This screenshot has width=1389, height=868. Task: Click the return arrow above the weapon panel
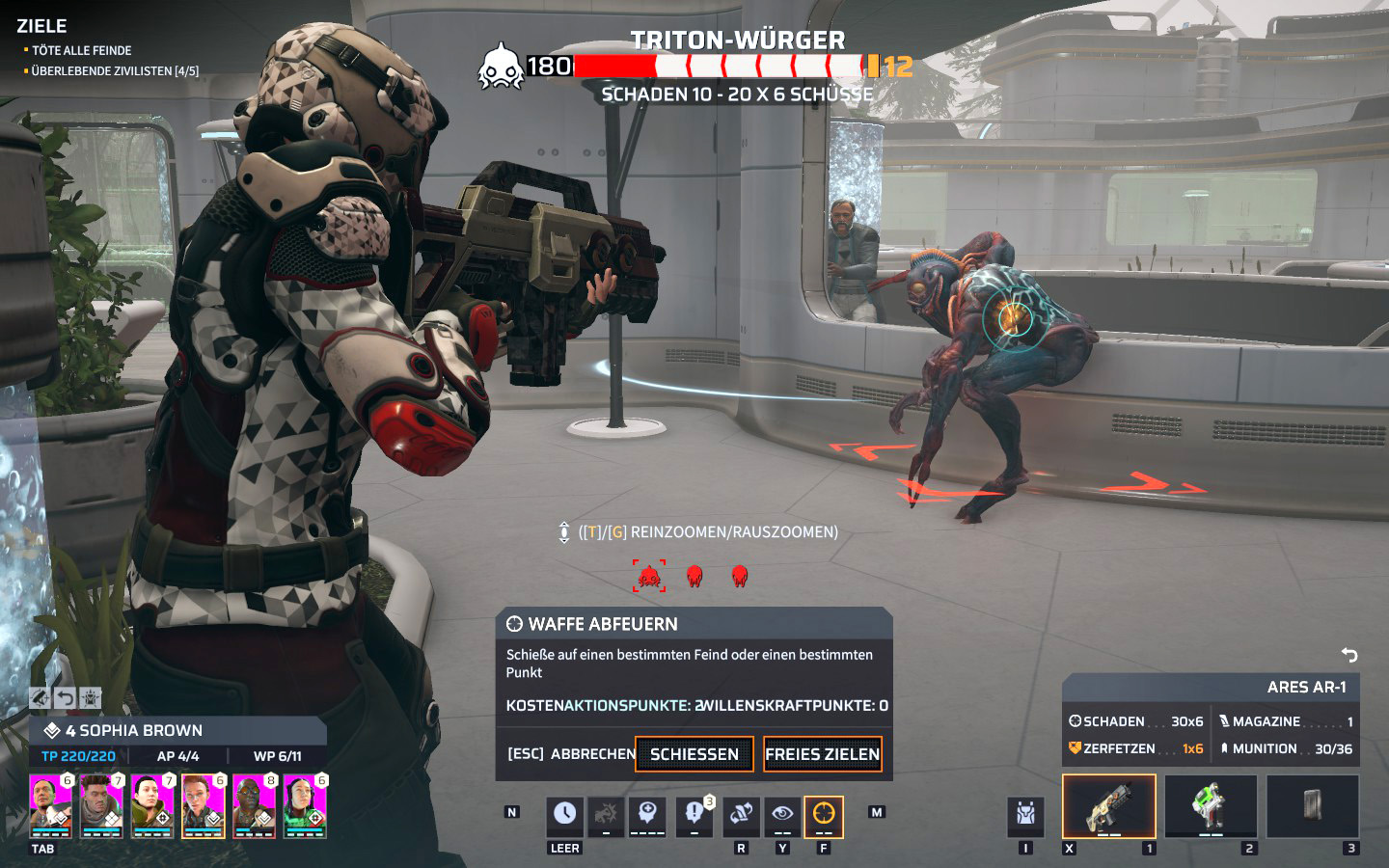click(1349, 656)
